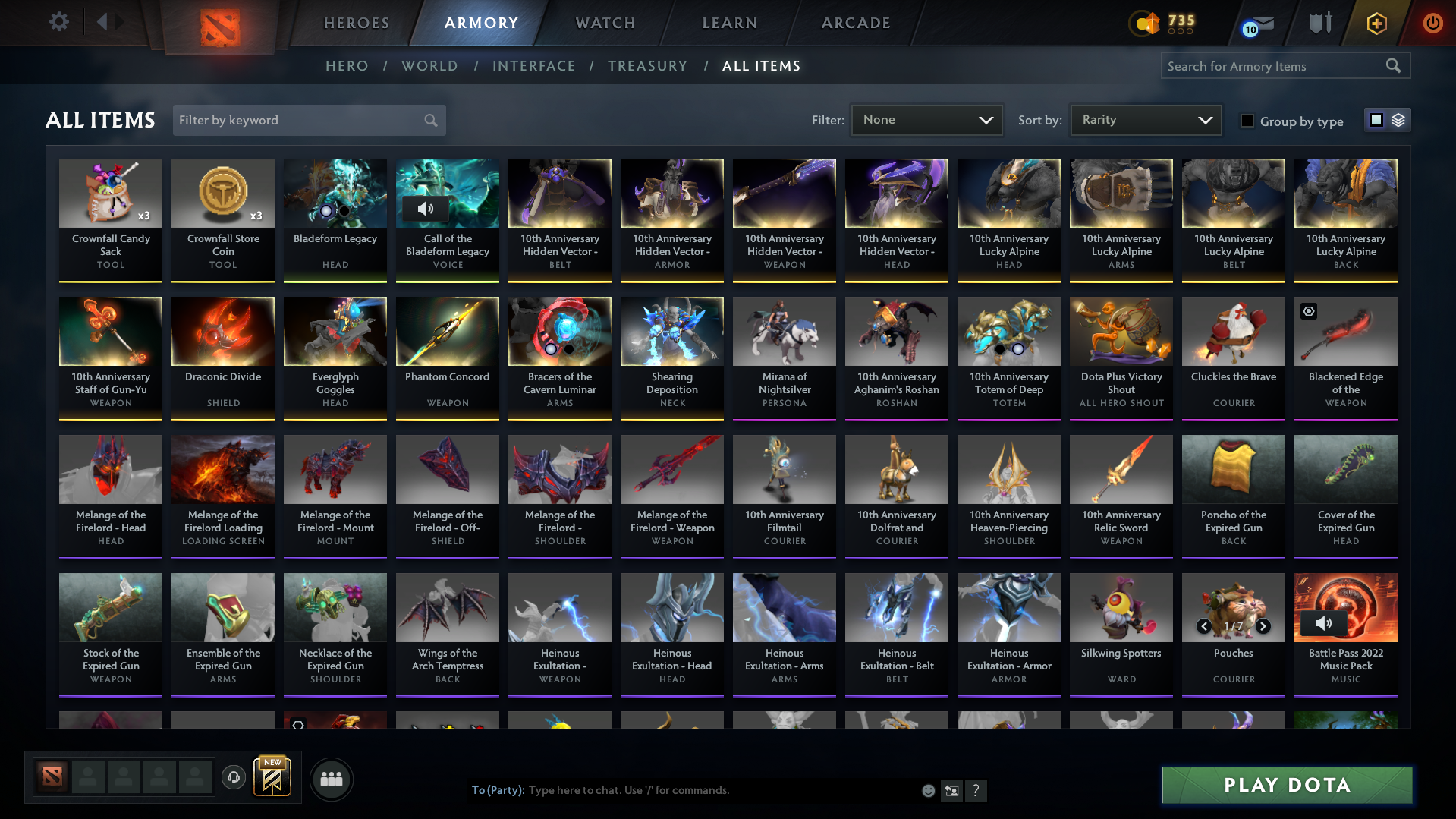1456x819 pixels.
Task: Click the Shards balance showing 735
Action: [x=1162, y=24]
